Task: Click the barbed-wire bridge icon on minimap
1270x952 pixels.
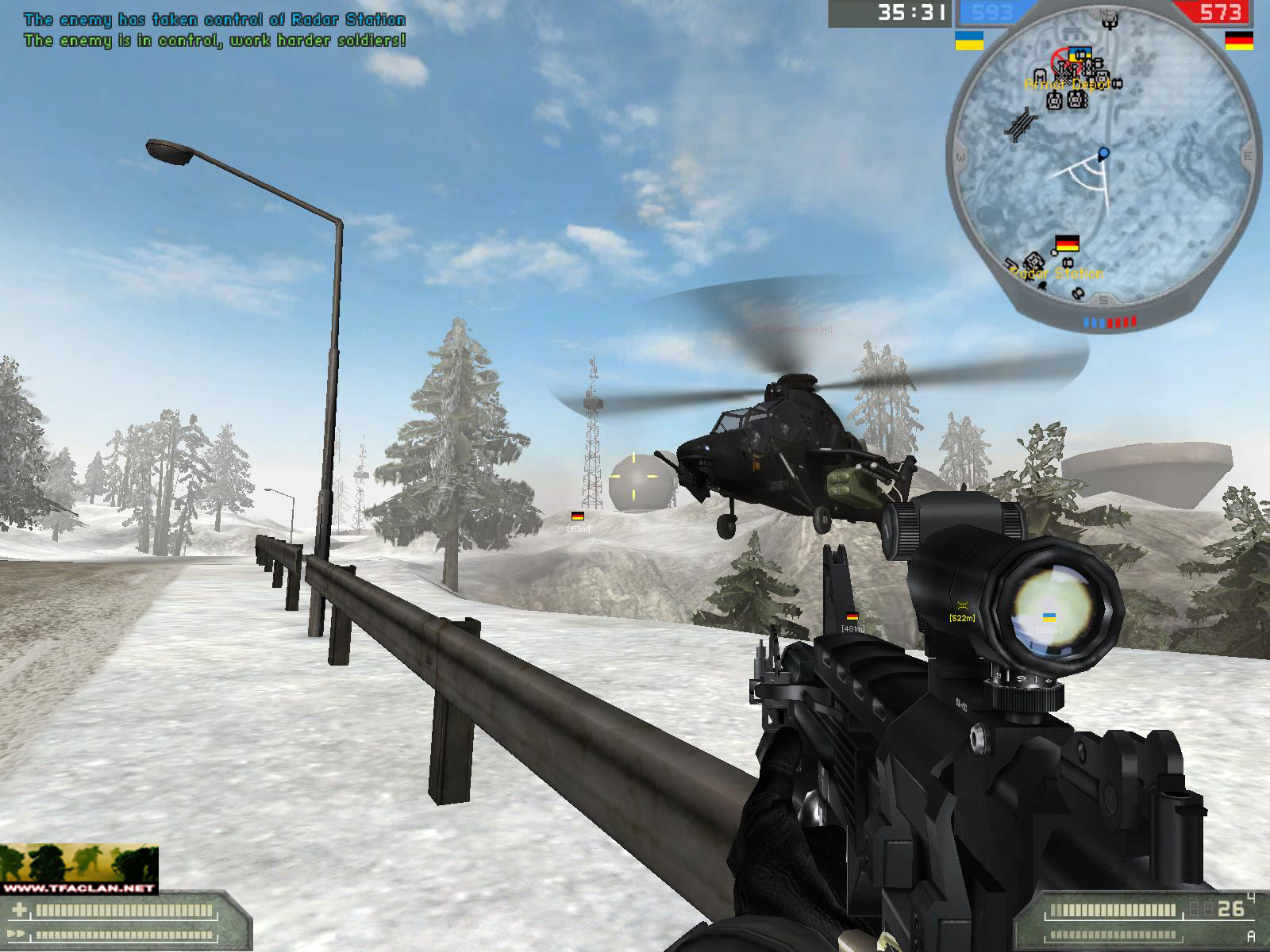Action: (x=1019, y=125)
